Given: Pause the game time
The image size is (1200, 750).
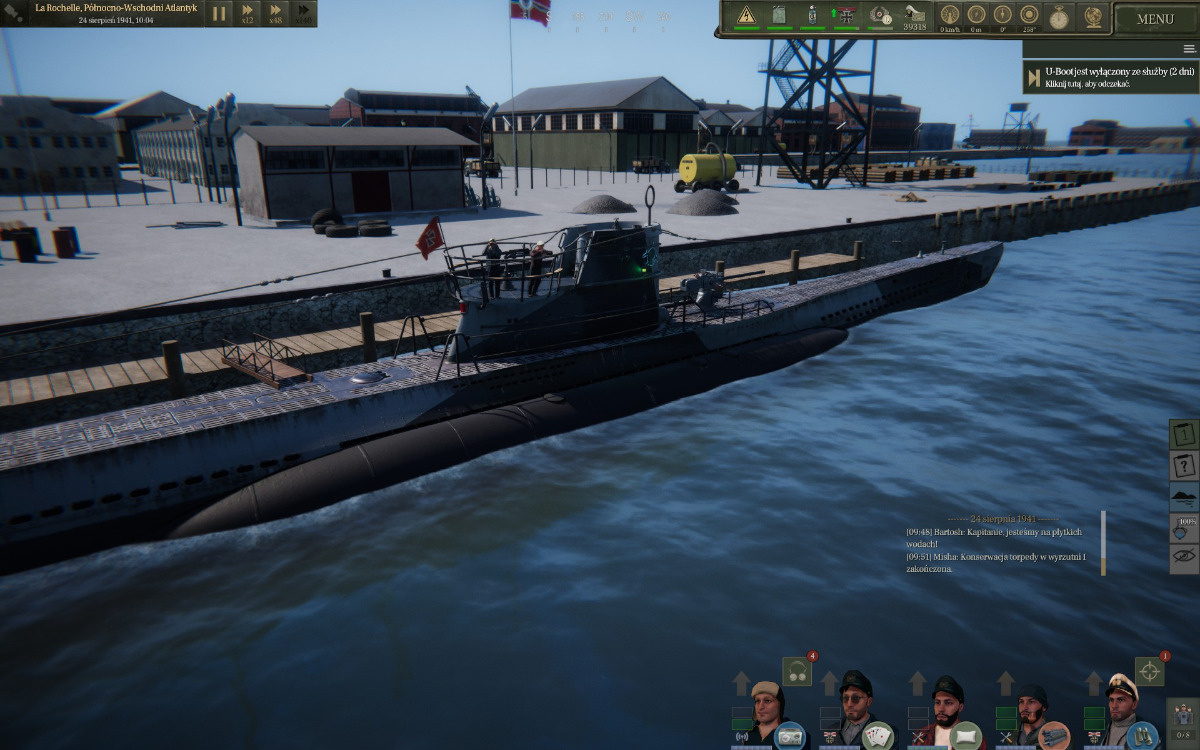Looking at the screenshot, I should [x=219, y=14].
